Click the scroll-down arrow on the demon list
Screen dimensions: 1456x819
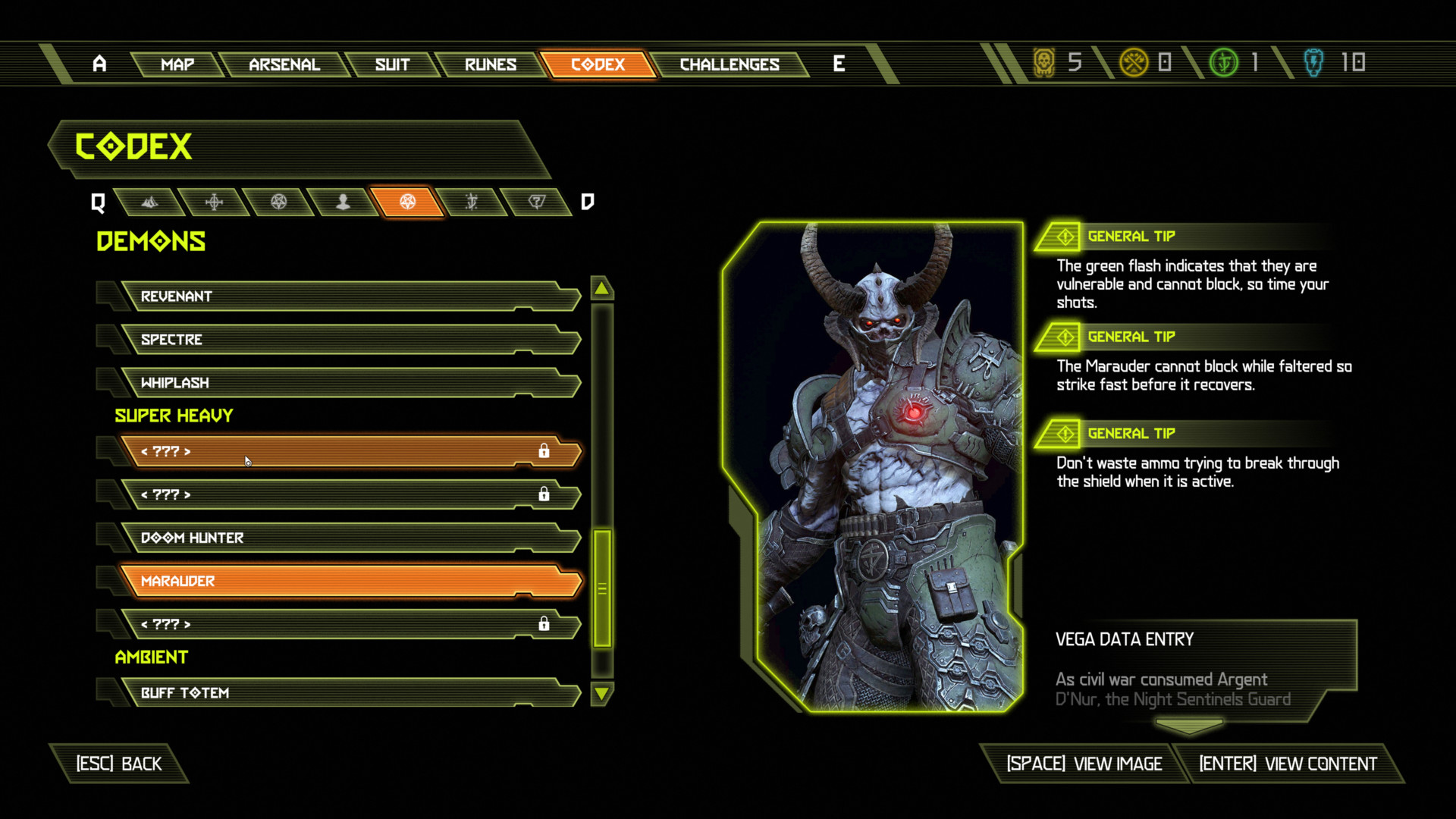[x=601, y=692]
